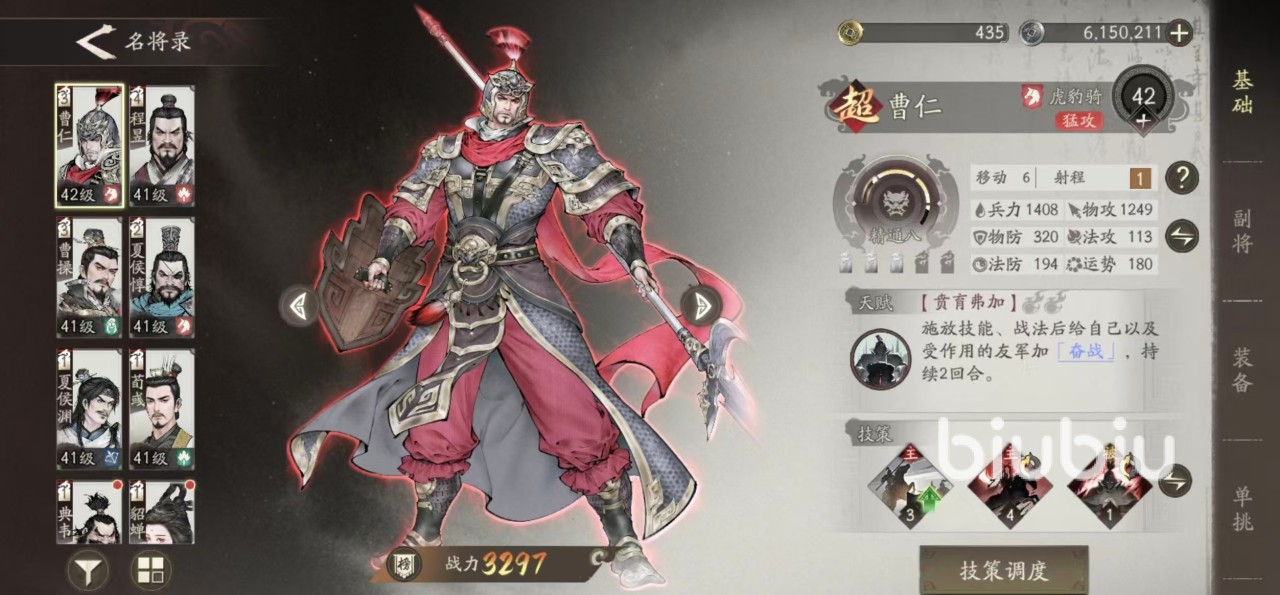Switch stats view with swap arrows
Viewport: 1280px width, 595px height.
(x=1182, y=236)
